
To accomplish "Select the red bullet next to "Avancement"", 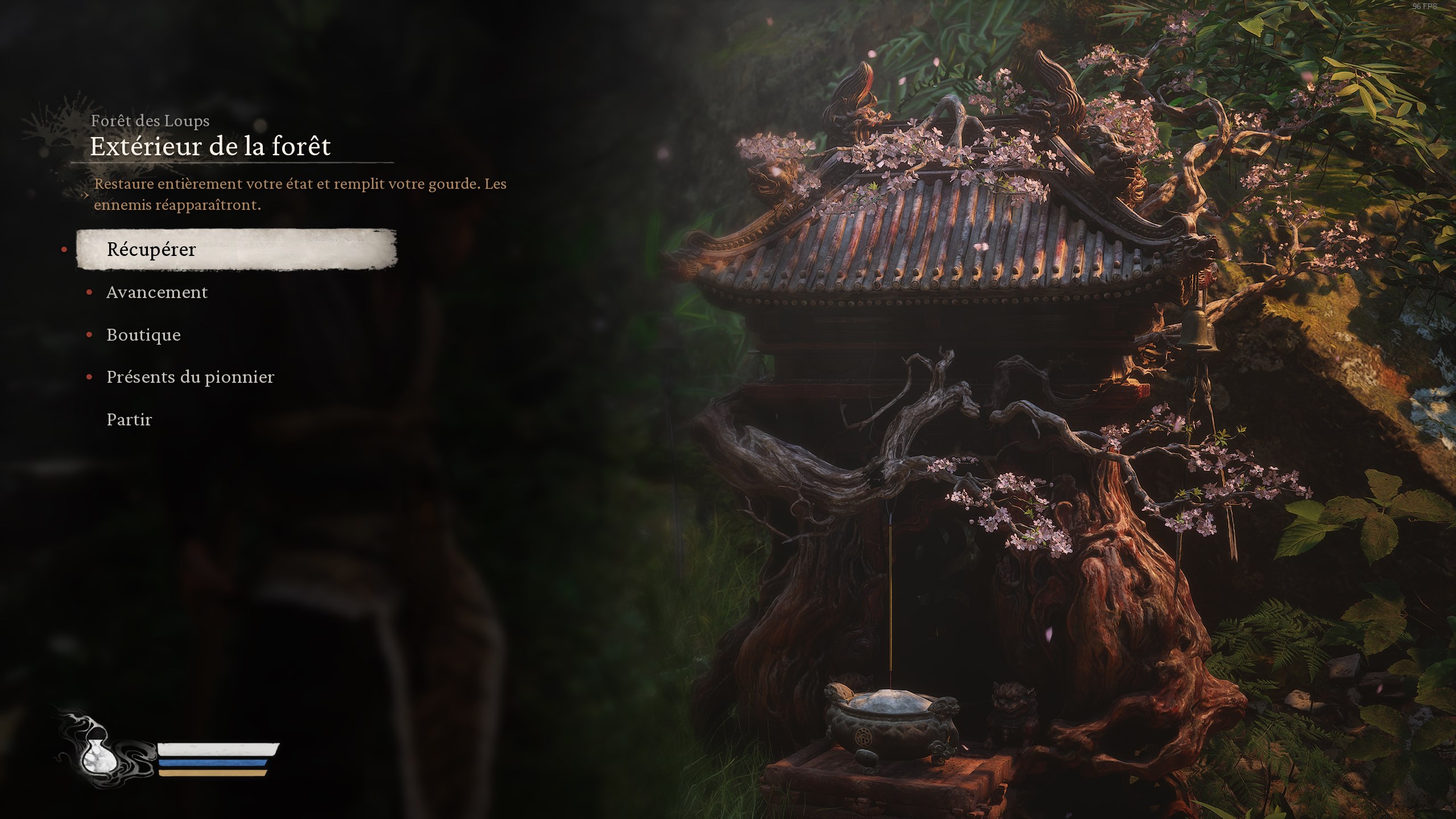I will (x=89, y=292).
